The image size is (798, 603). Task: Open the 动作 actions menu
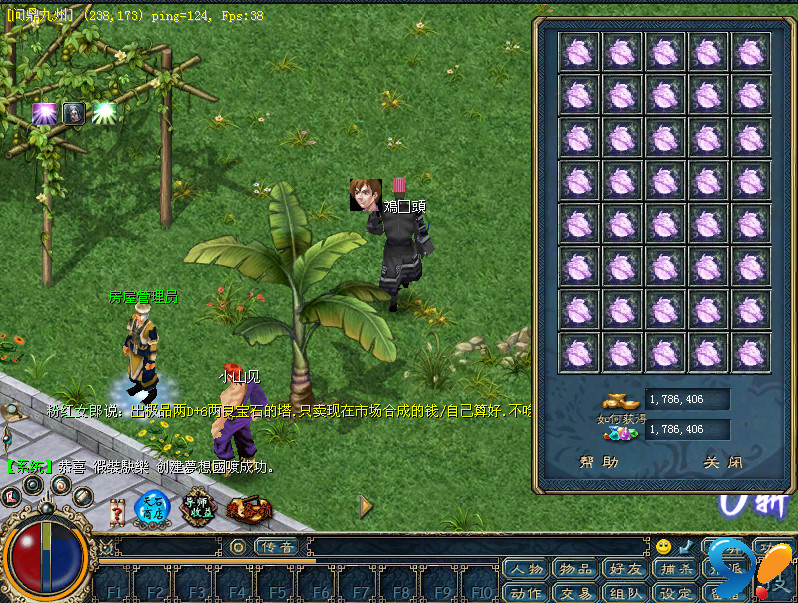click(526, 592)
